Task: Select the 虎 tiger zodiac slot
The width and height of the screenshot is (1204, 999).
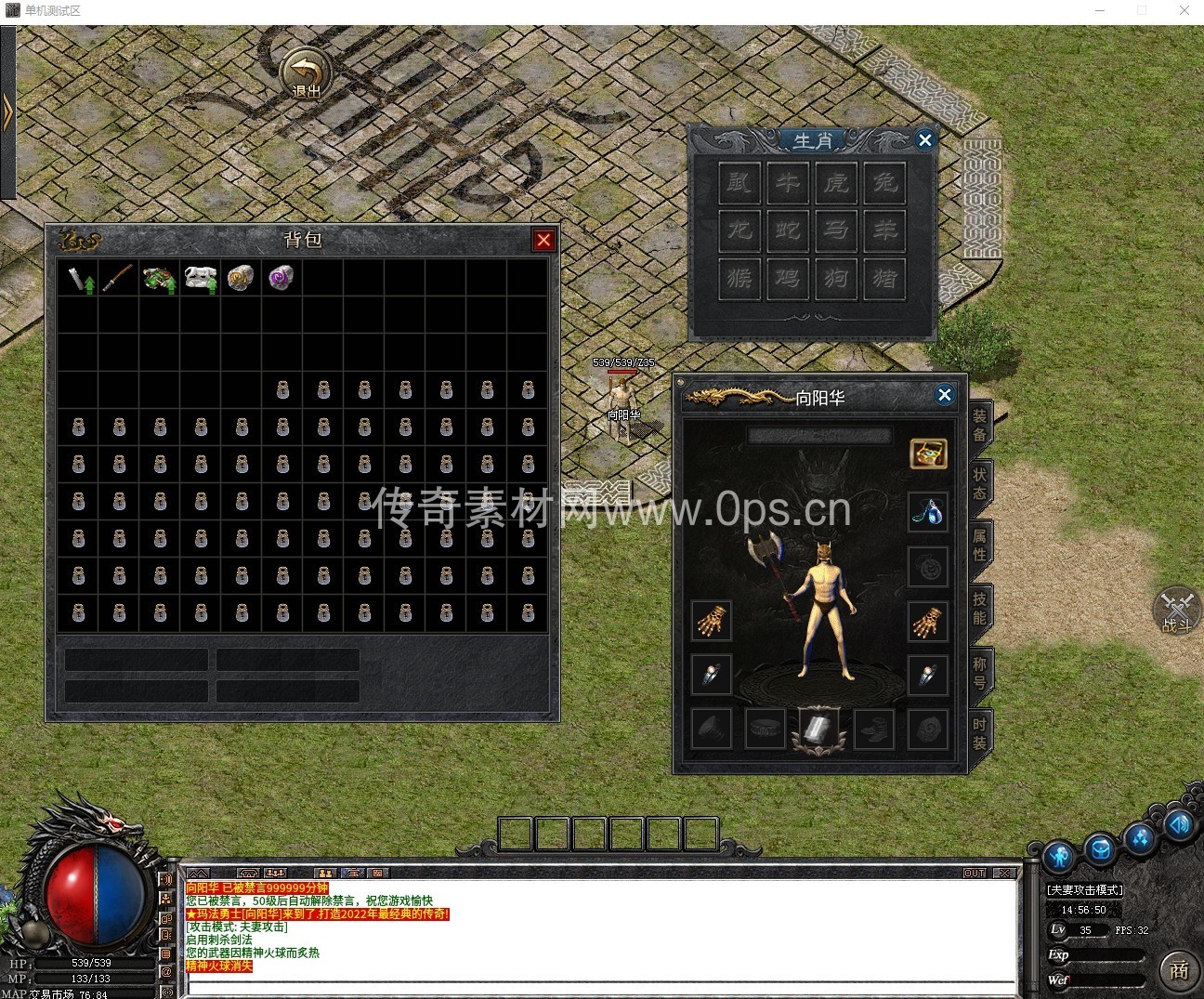Action: (x=835, y=182)
